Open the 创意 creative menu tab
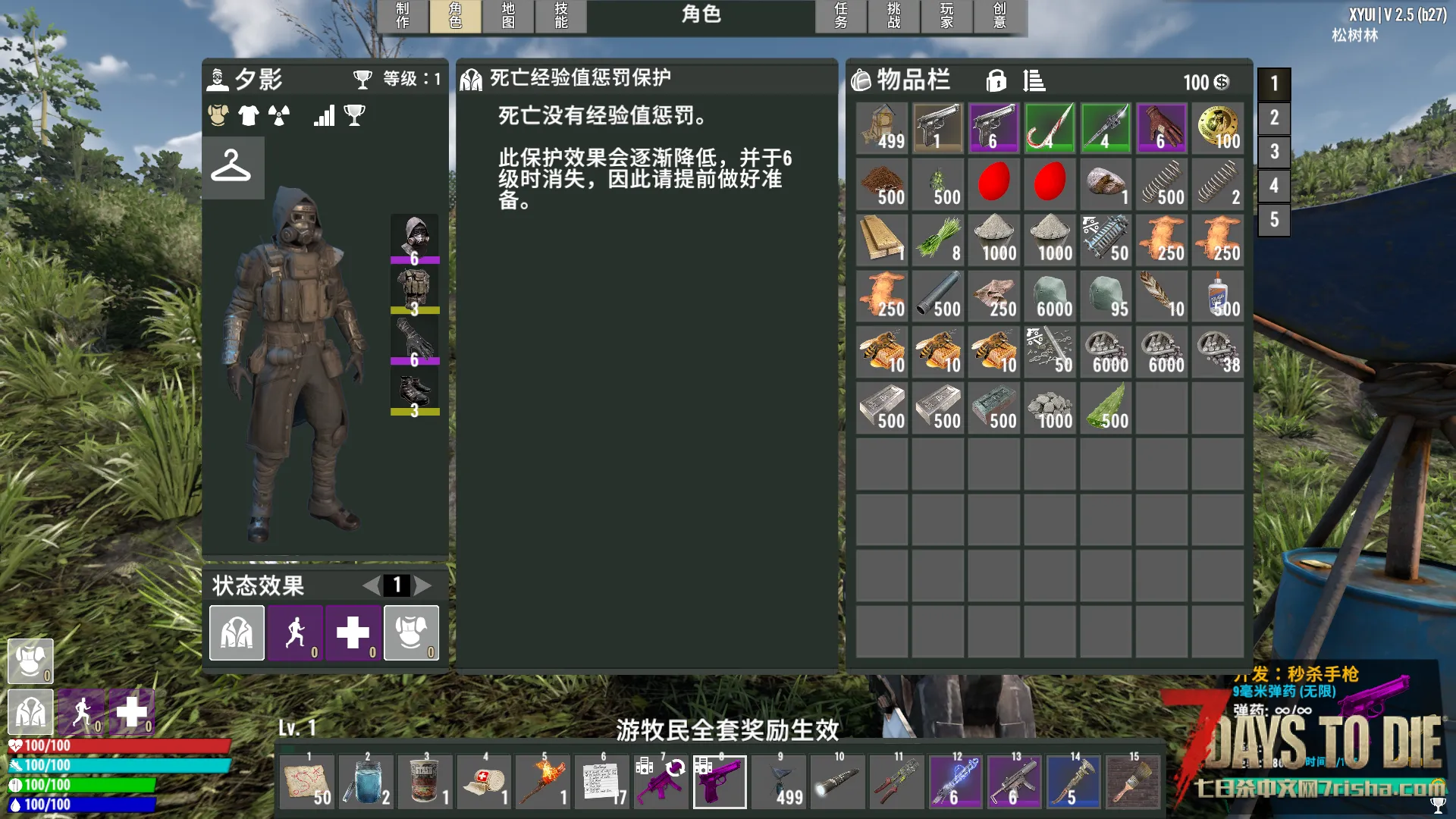 1000,16
